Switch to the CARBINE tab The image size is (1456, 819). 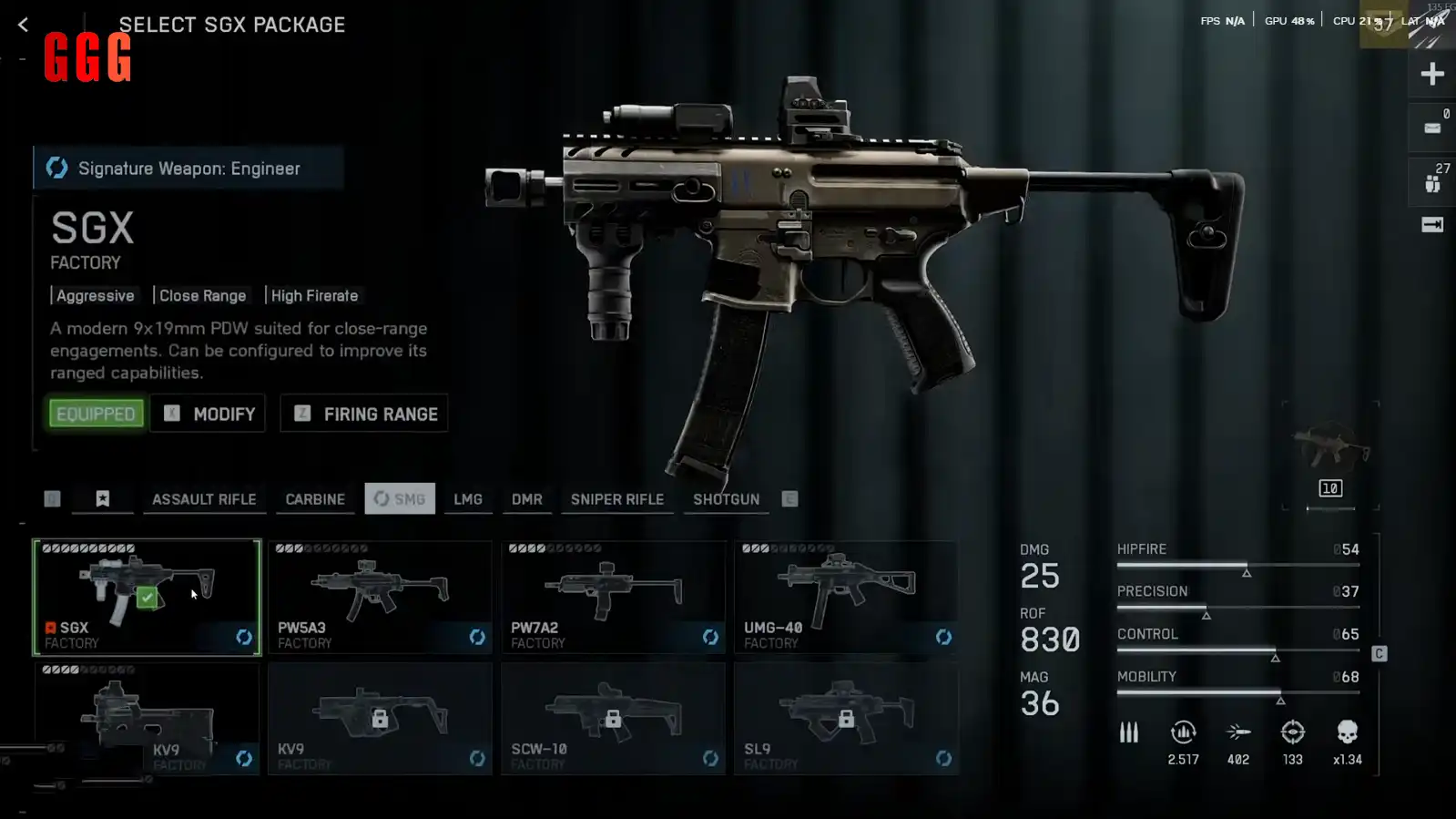[315, 499]
